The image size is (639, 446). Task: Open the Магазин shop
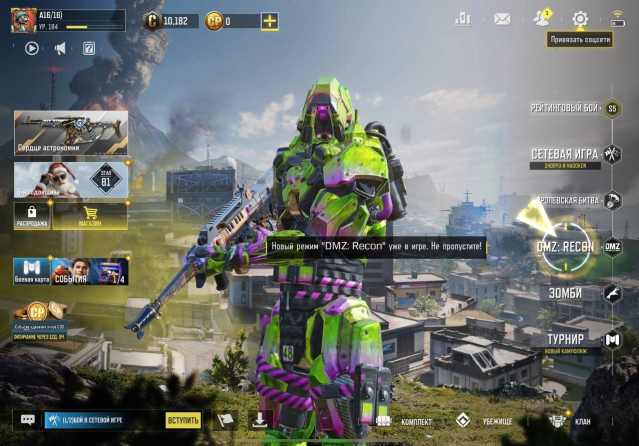point(89,214)
